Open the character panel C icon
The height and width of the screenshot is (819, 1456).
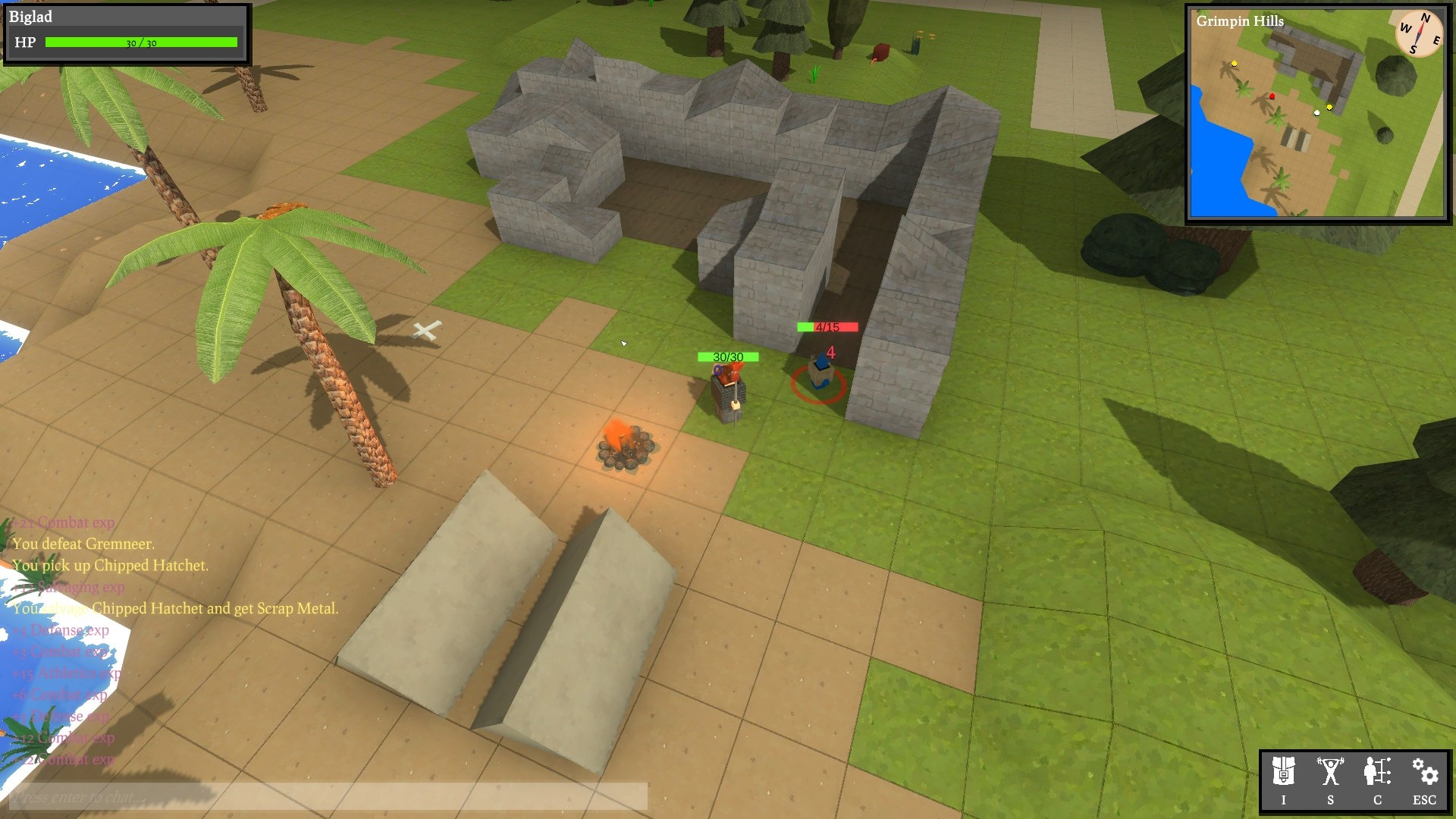(1377, 779)
